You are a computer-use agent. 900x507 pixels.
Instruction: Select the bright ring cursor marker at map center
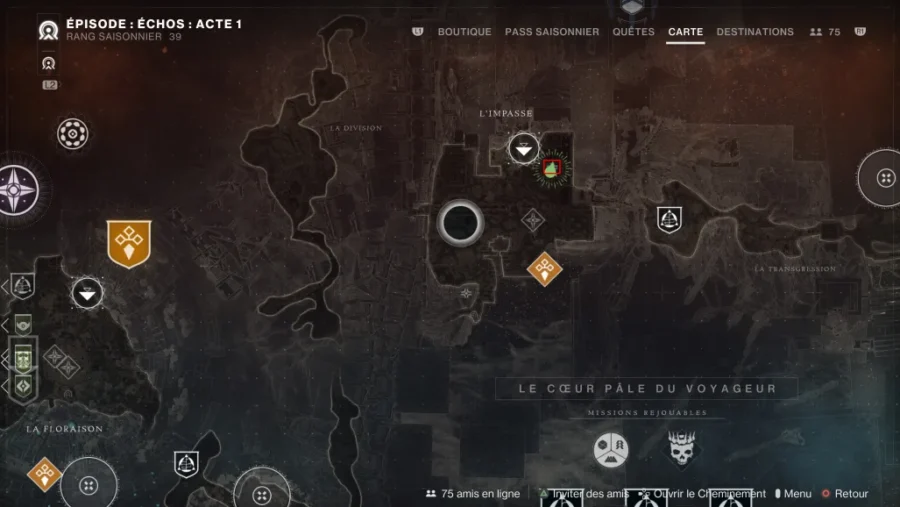[x=460, y=223]
